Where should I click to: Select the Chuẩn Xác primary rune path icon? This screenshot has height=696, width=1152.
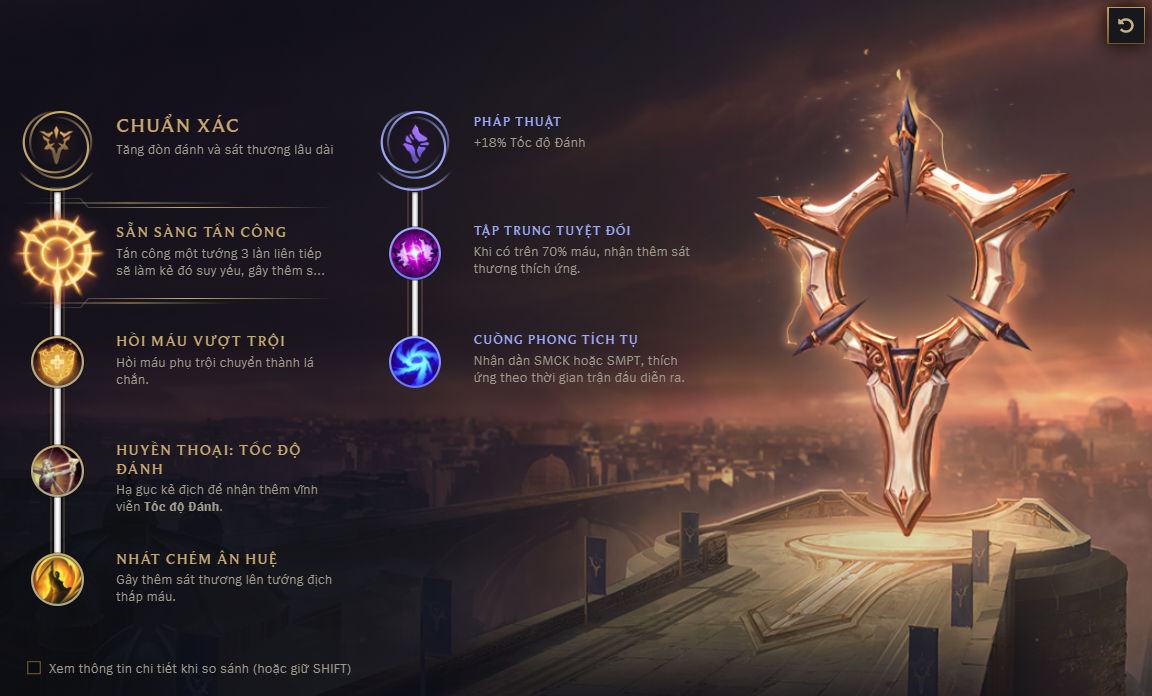[x=57, y=145]
